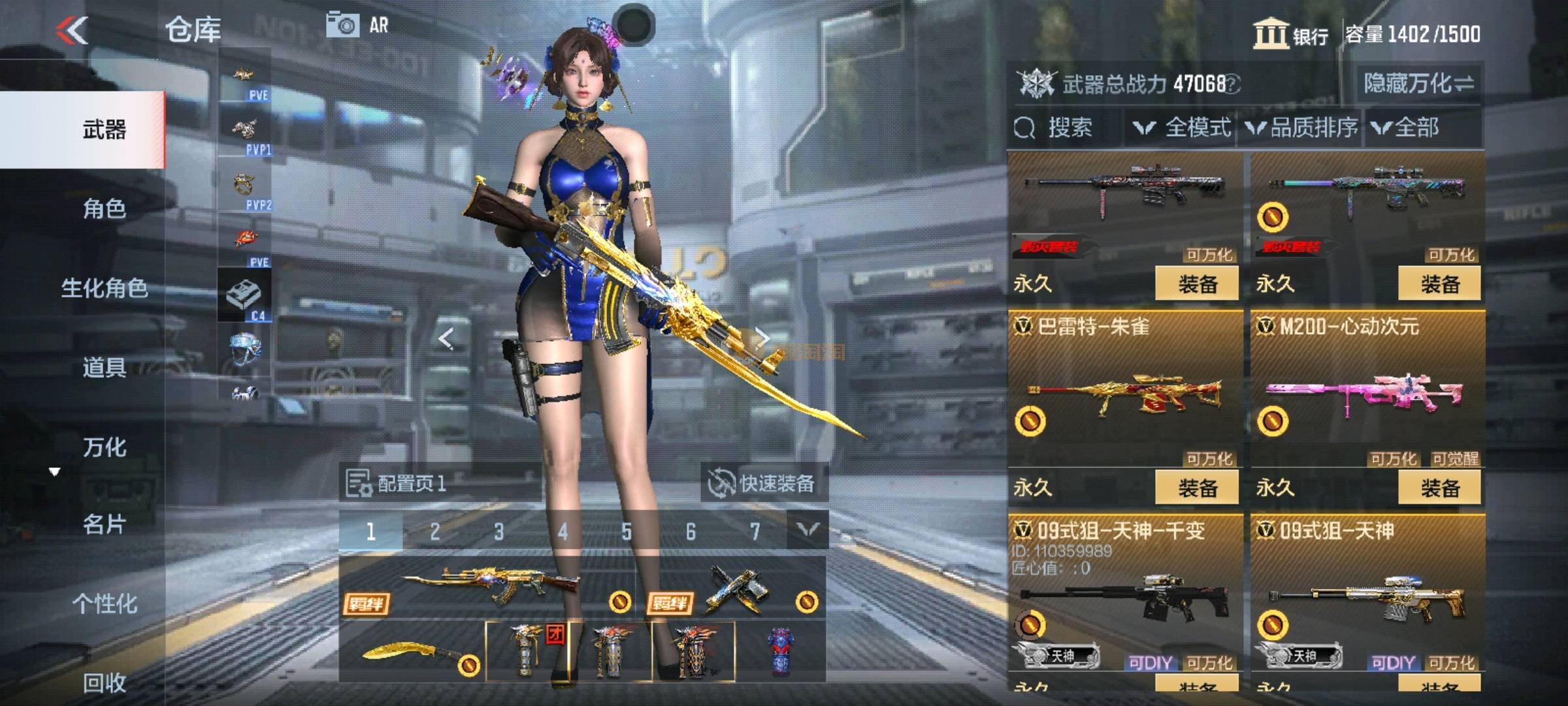
Task: Open the 道具 category
Action: pos(105,367)
